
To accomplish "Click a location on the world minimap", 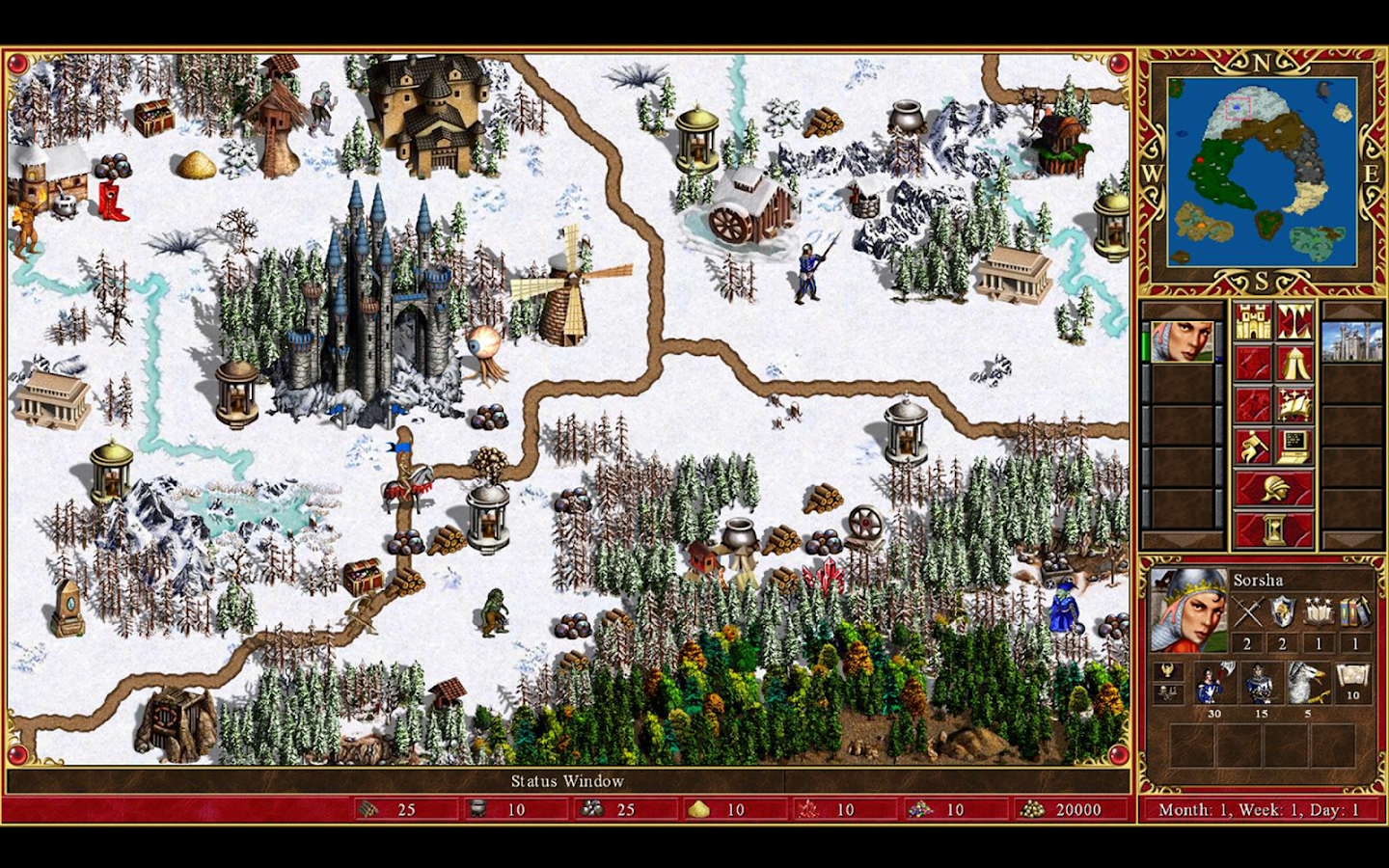I will pos(1262,172).
